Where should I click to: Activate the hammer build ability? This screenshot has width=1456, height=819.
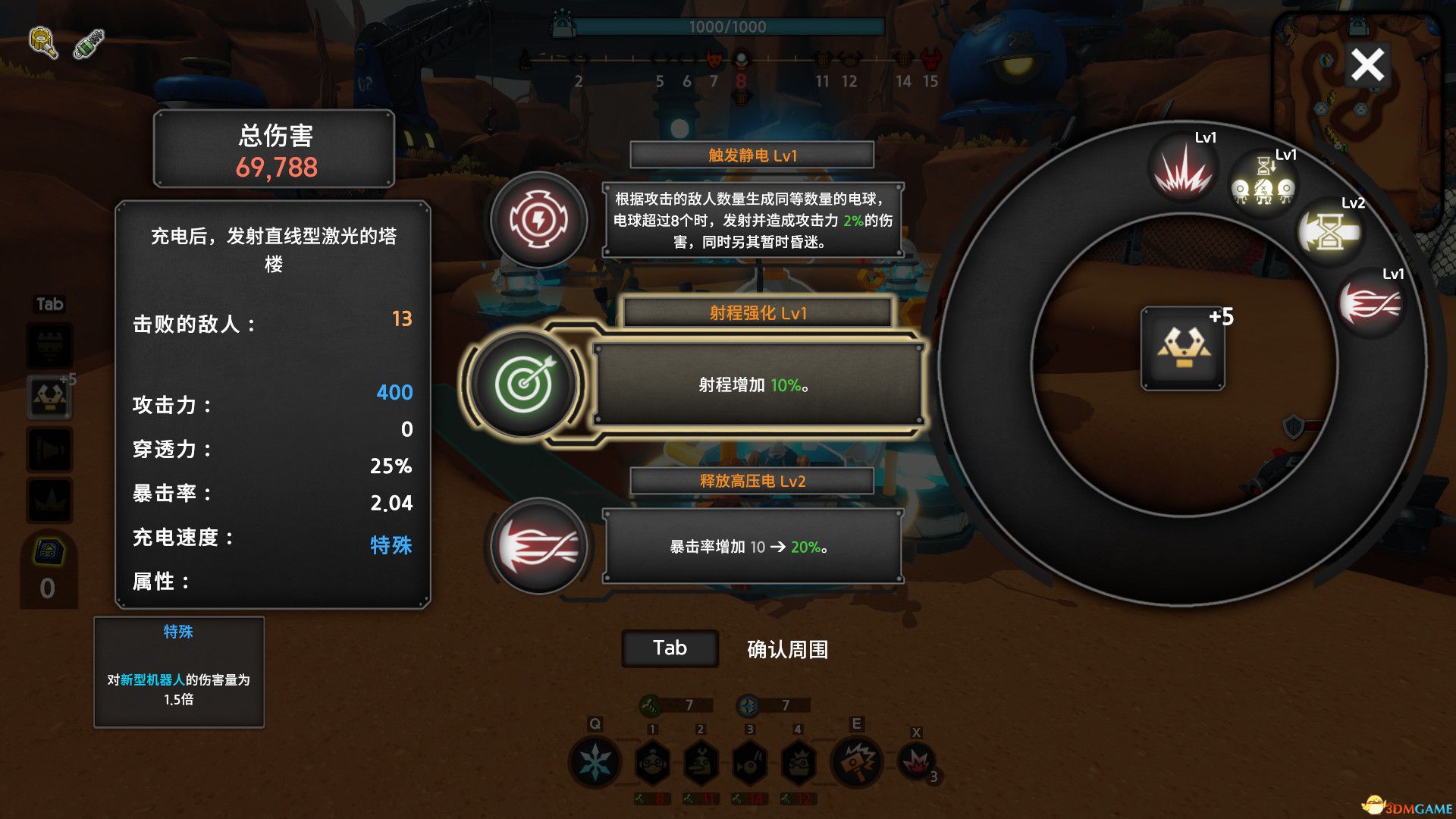[857, 761]
